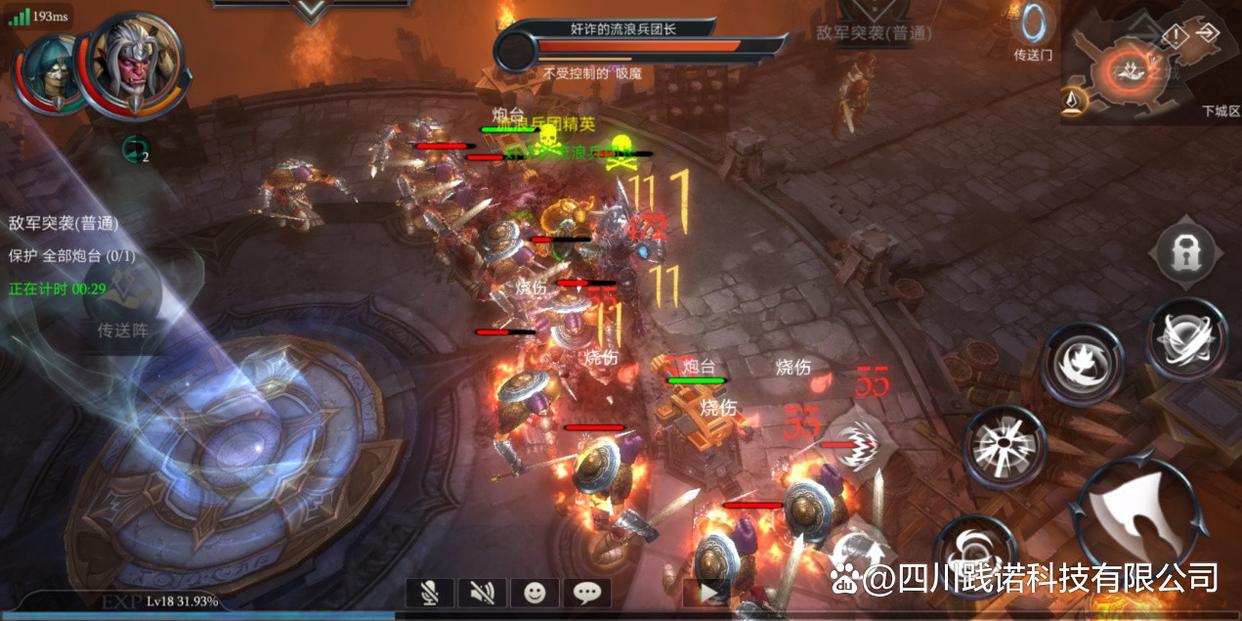Click the green swap icon below portraits
Image resolution: width=1242 pixels, height=621 pixels.
(134, 150)
